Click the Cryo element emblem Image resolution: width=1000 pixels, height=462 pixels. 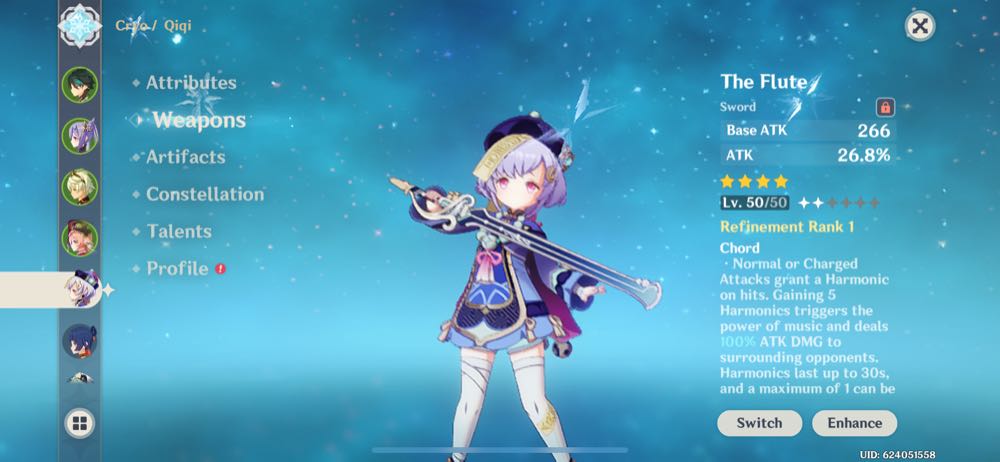click(79, 24)
